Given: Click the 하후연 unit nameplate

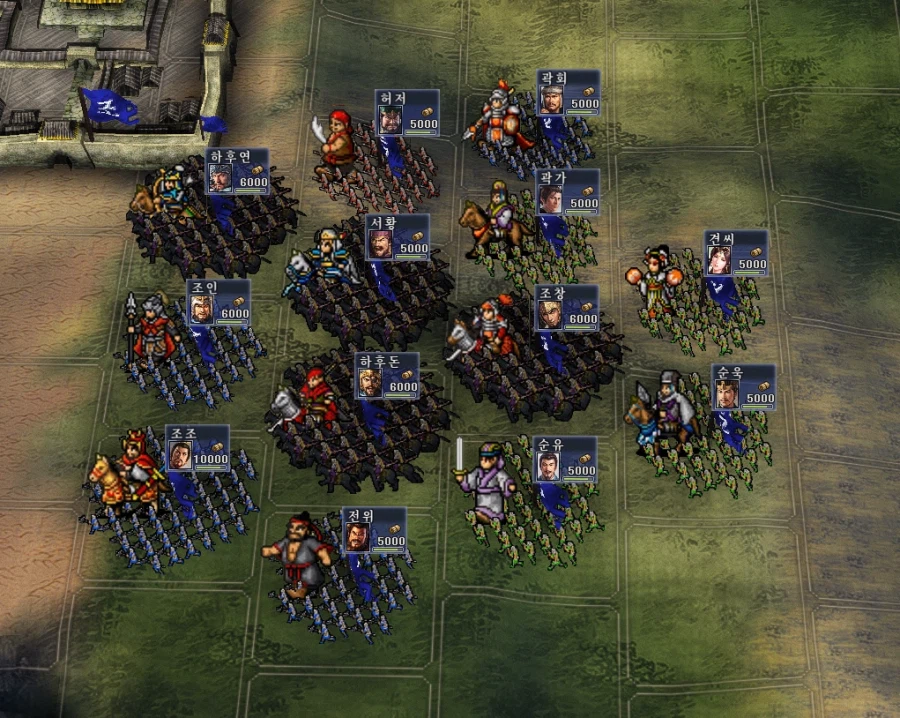Looking at the screenshot, I should 237,171.
